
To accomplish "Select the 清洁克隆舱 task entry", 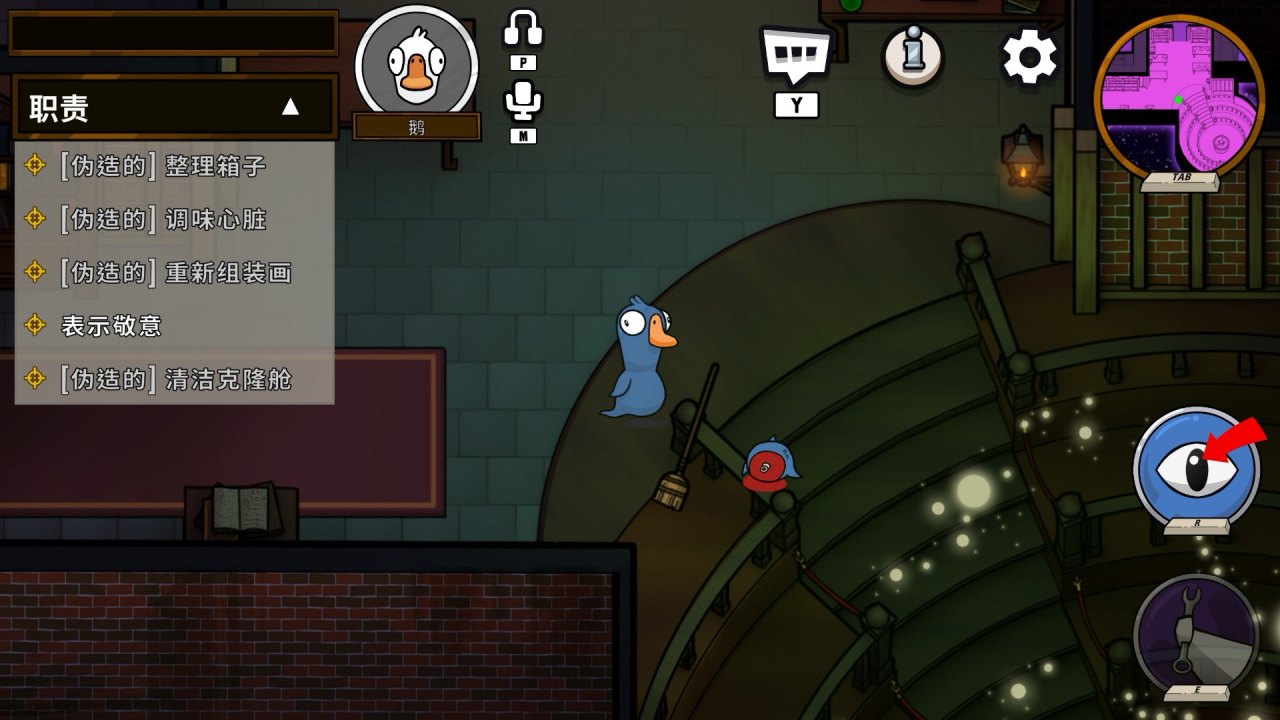I will coord(175,379).
